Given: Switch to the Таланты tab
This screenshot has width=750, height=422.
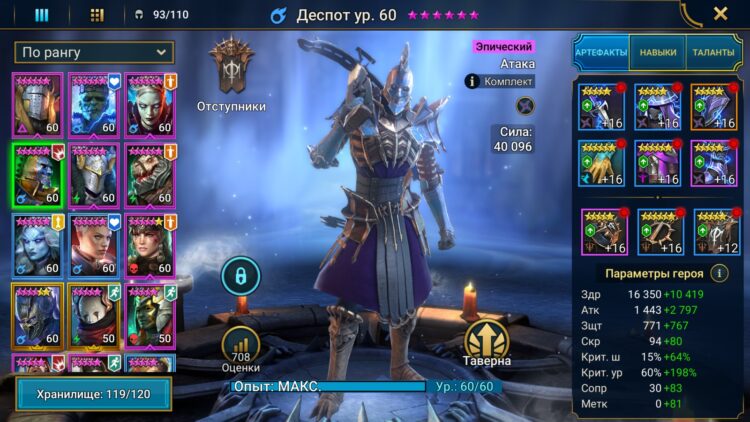Looking at the screenshot, I should click(713, 52).
